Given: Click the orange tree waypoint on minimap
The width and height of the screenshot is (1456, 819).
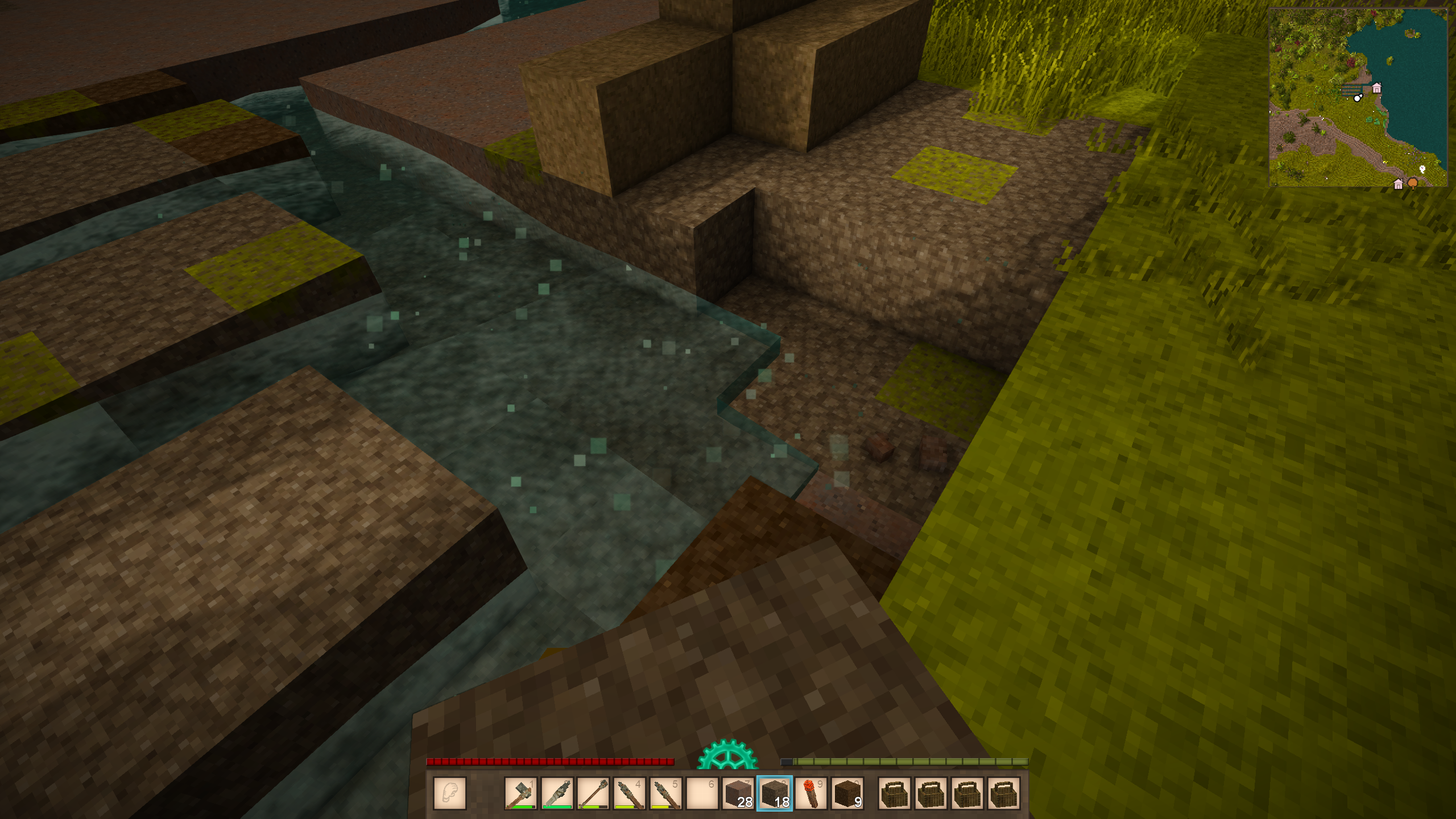Looking at the screenshot, I should (1412, 183).
